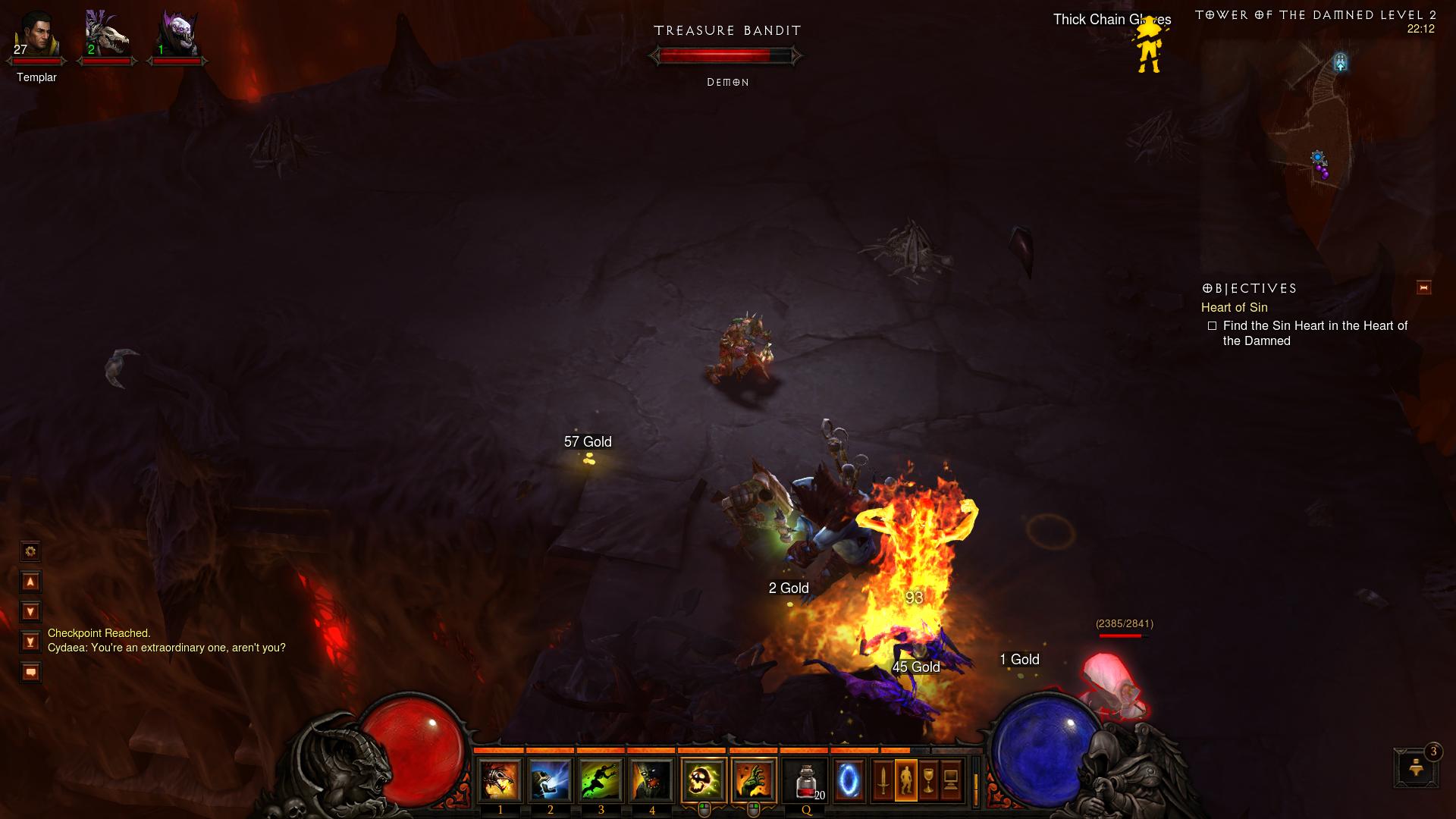Image resolution: width=1456 pixels, height=819 pixels.
Task: Jump chat to the newest message
Action: click(x=30, y=642)
